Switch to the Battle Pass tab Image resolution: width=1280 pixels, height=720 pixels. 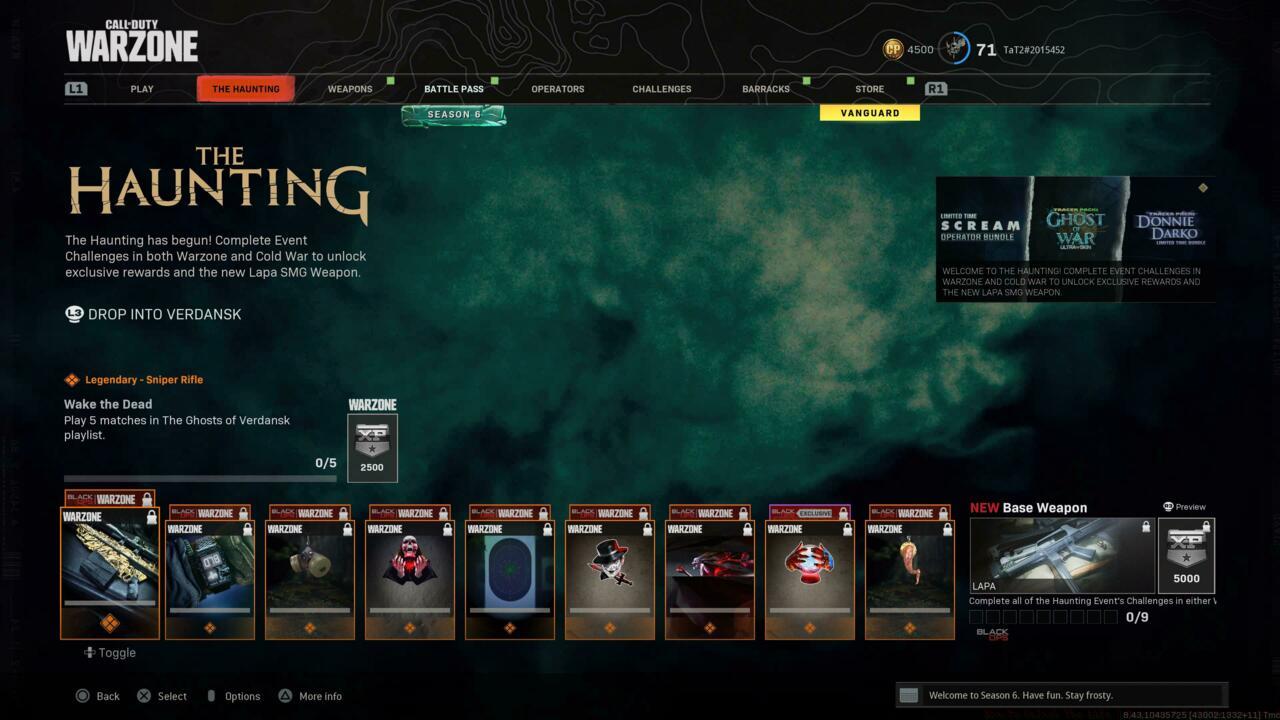[x=453, y=88]
